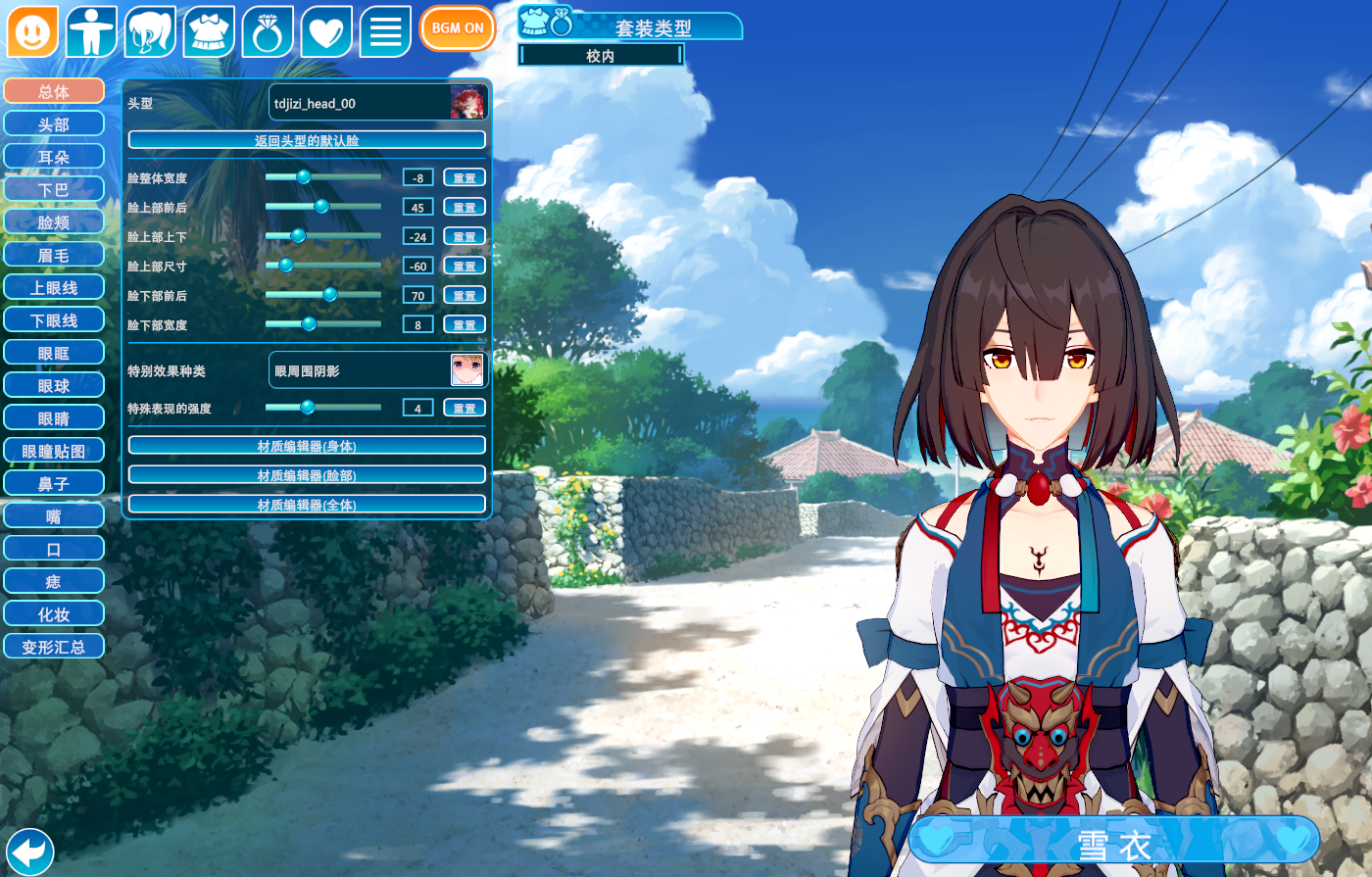Open the ring accessories category
This screenshot has height=877, width=1372.
tap(268, 32)
